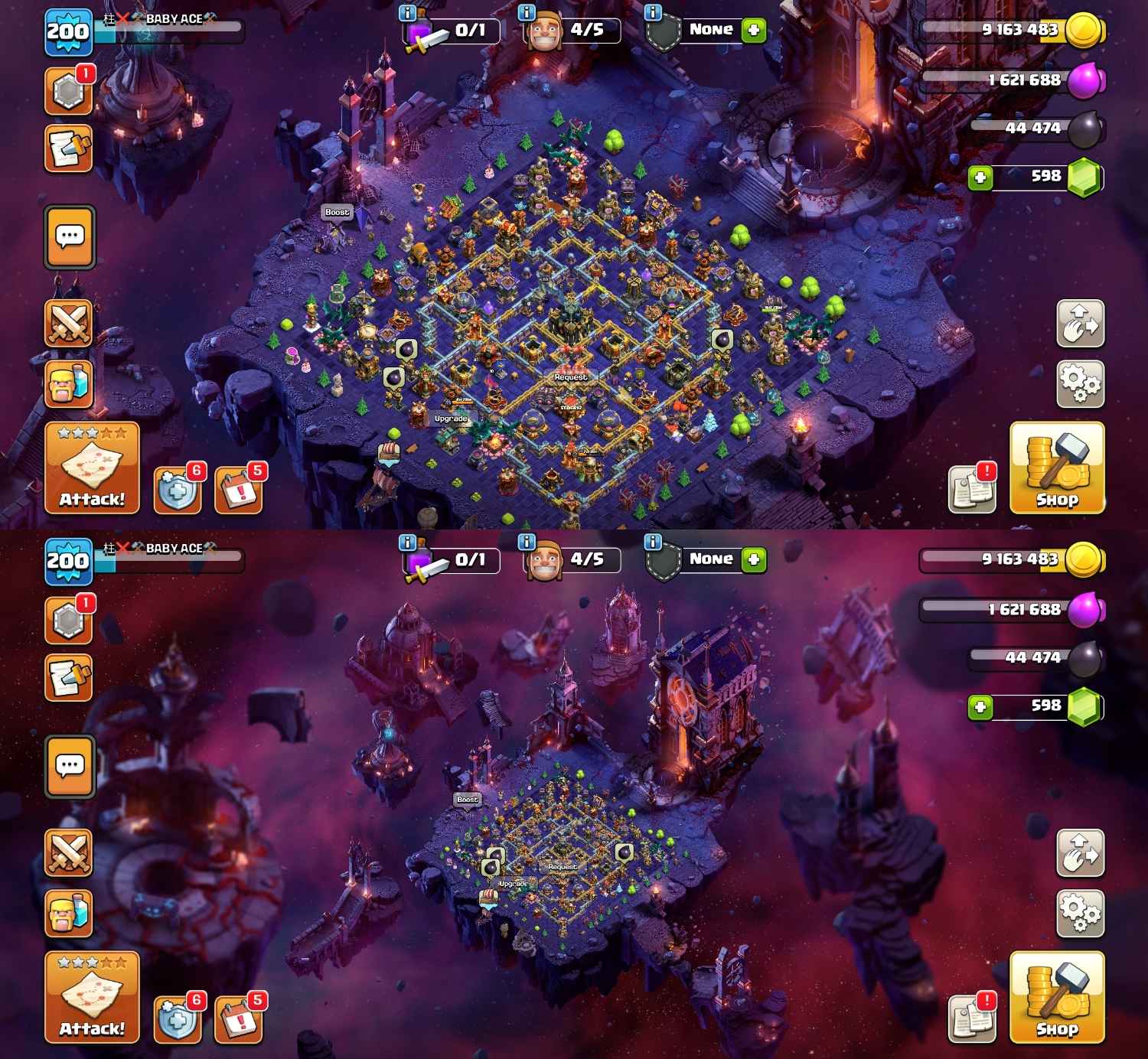Click the gold storage progress bar
This screenshot has height=1059, width=1148.
pyautogui.click(x=995, y=32)
